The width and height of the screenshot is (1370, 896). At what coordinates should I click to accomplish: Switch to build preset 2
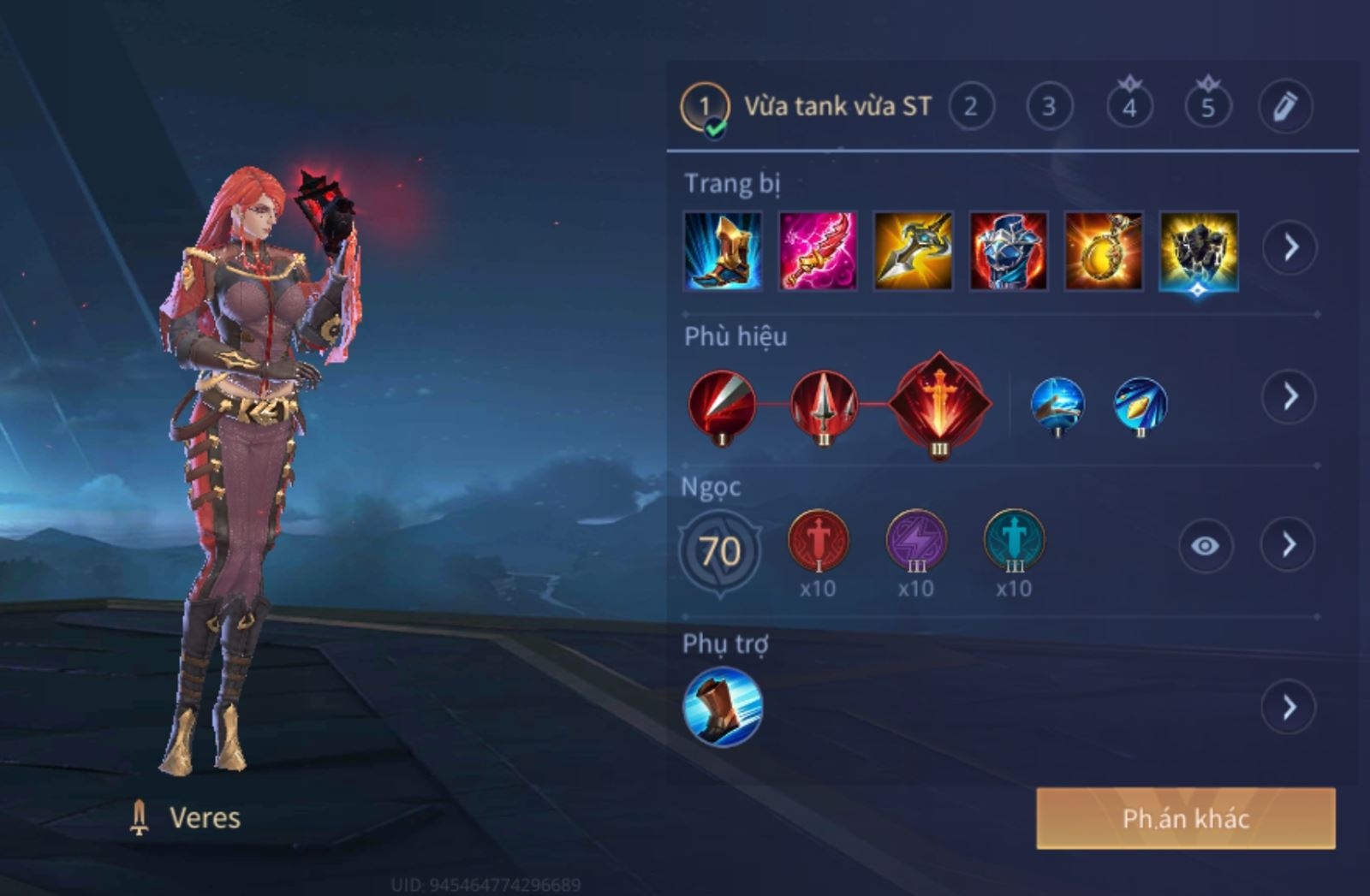point(971,107)
